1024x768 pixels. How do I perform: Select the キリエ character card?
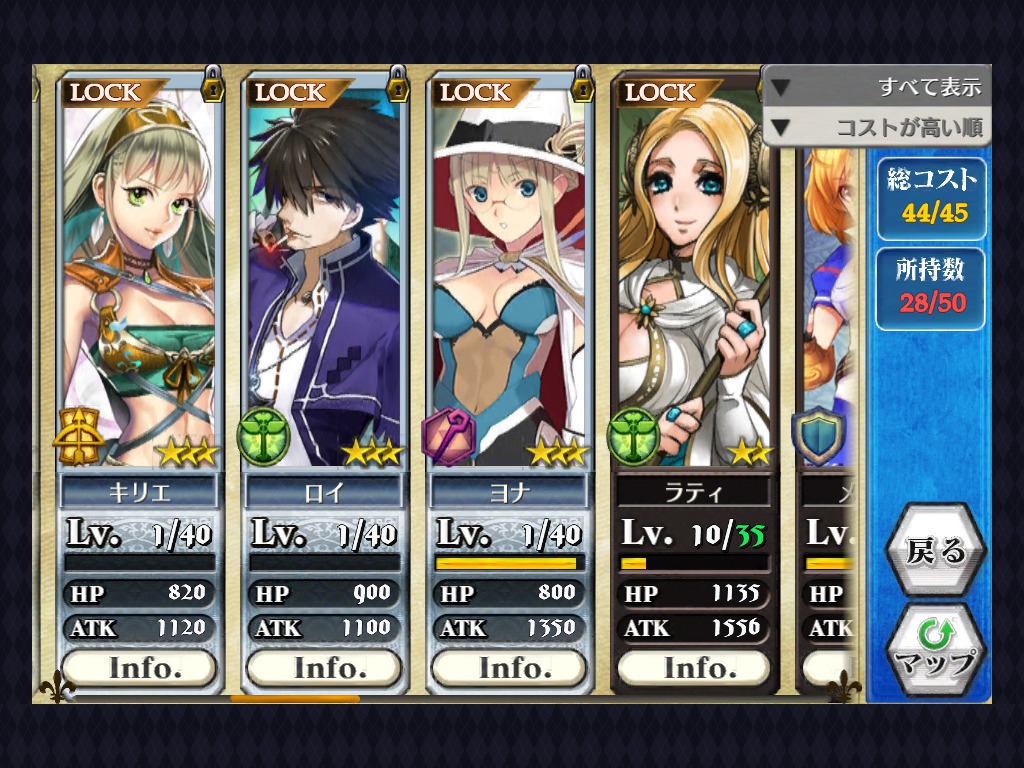139,280
